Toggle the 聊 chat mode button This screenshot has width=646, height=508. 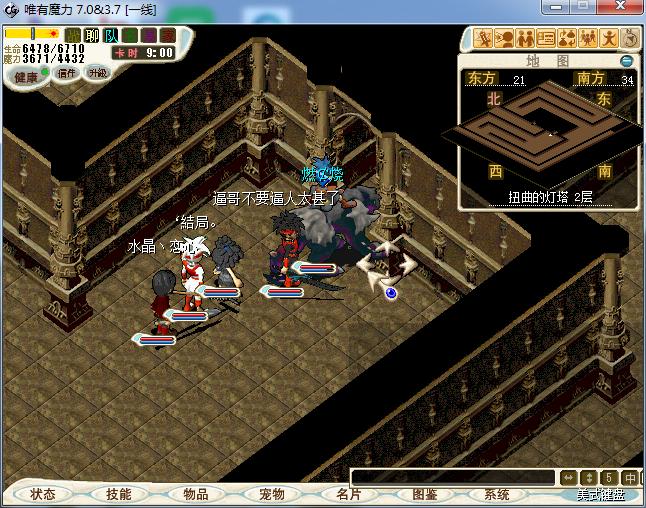[x=92, y=35]
